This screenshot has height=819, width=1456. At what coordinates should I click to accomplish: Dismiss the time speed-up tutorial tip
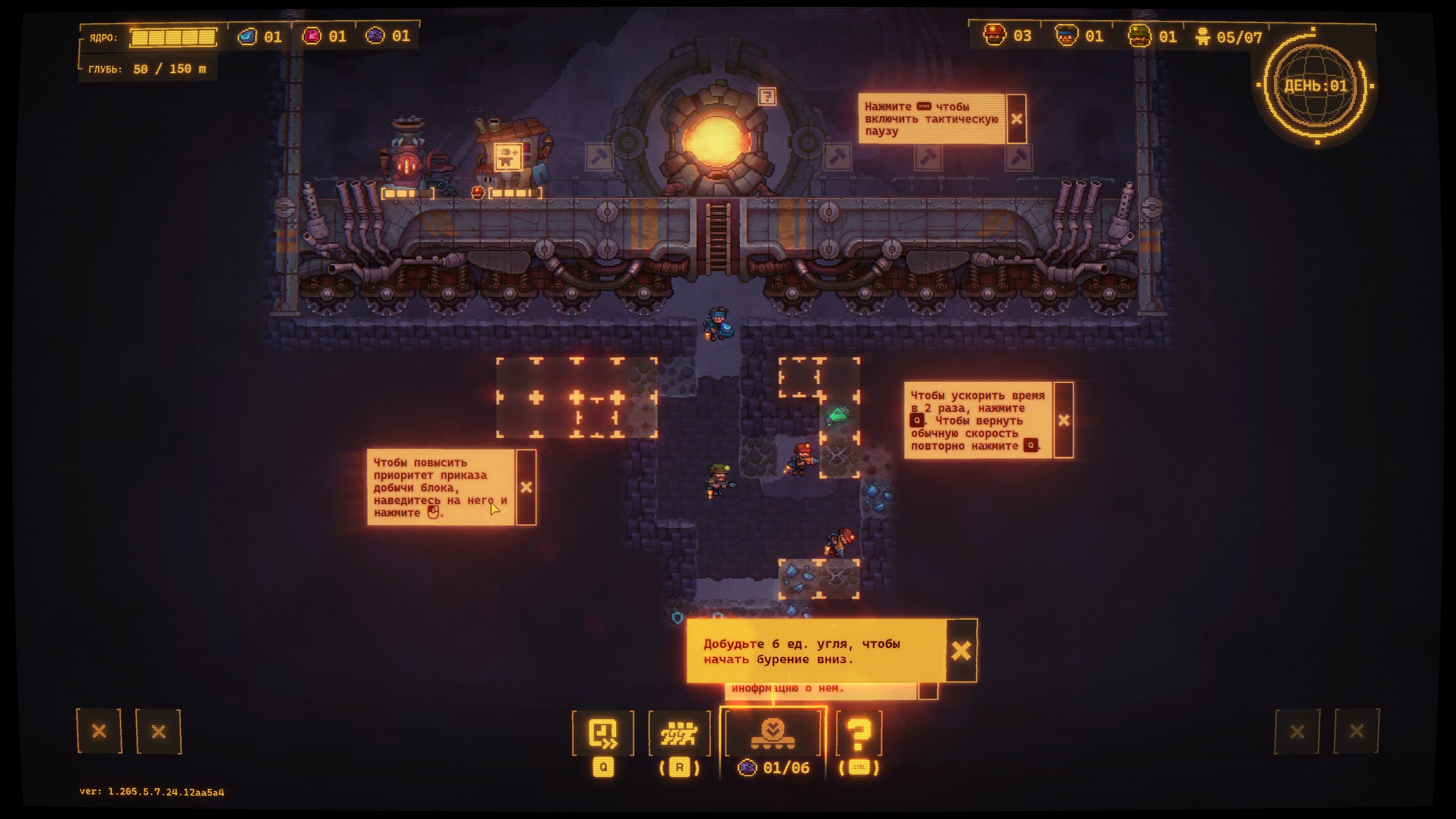click(x=1063, y=420)
